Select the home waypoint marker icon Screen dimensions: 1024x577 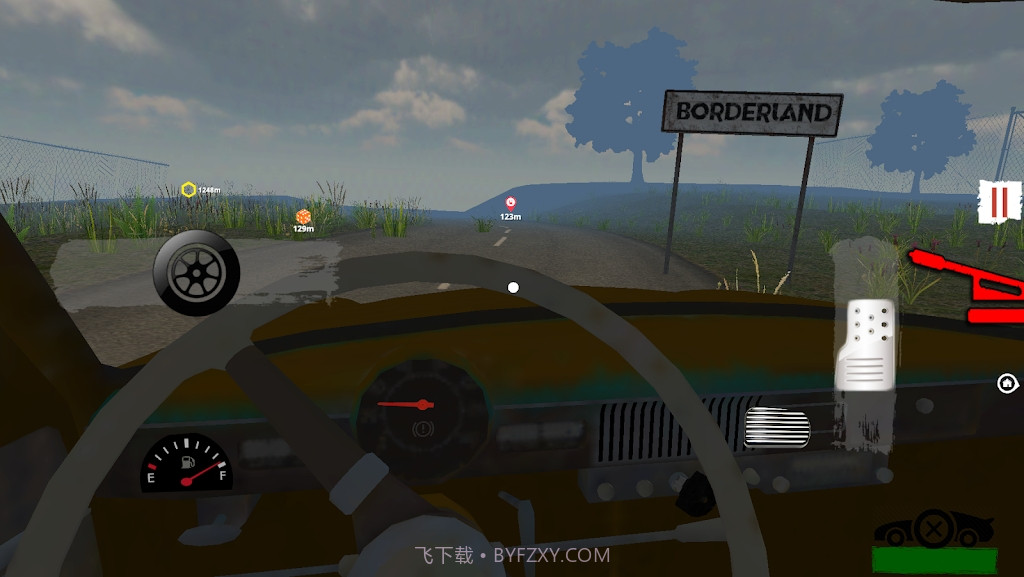(x=1007, y=383)
